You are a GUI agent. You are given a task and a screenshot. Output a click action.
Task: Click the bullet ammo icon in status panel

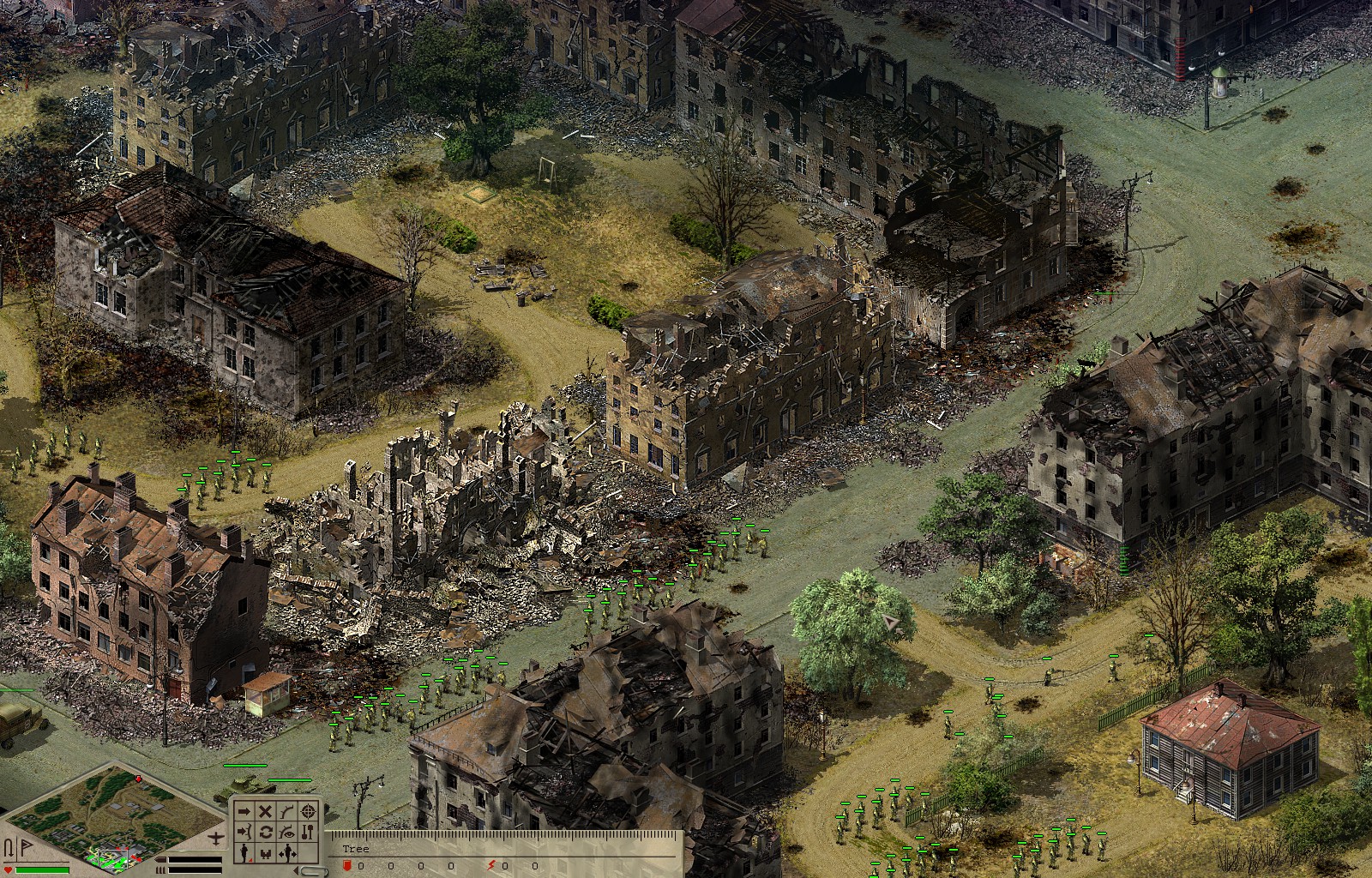(x=161, y=859)
